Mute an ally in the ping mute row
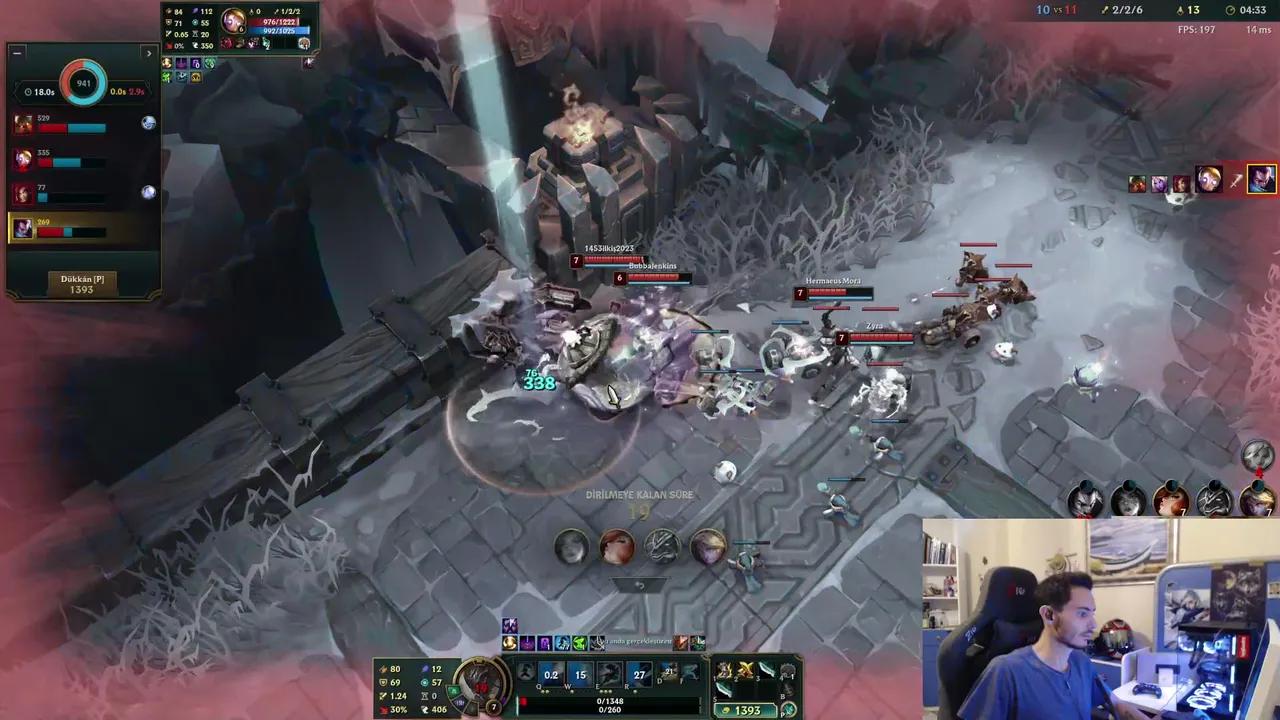 pos(148,122)
